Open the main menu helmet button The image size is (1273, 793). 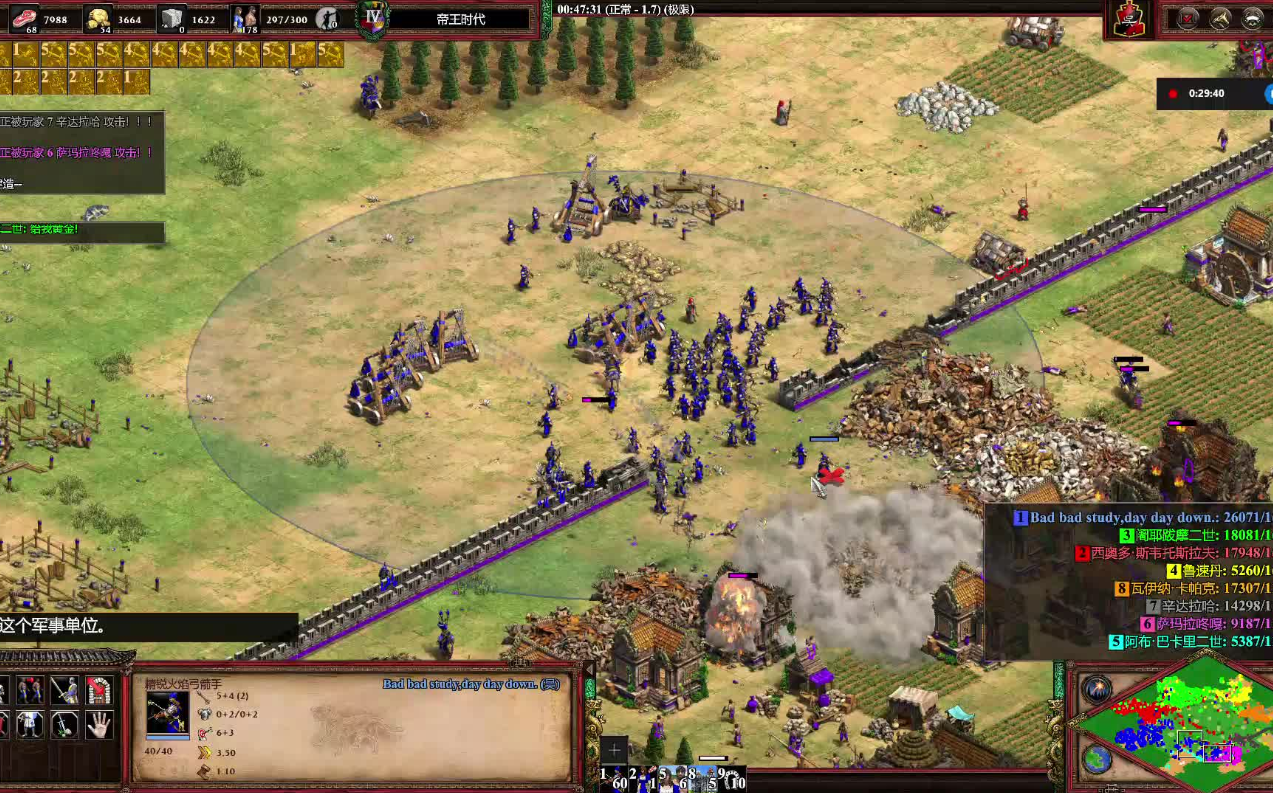pyautogui.click(x=1252, y=18)
